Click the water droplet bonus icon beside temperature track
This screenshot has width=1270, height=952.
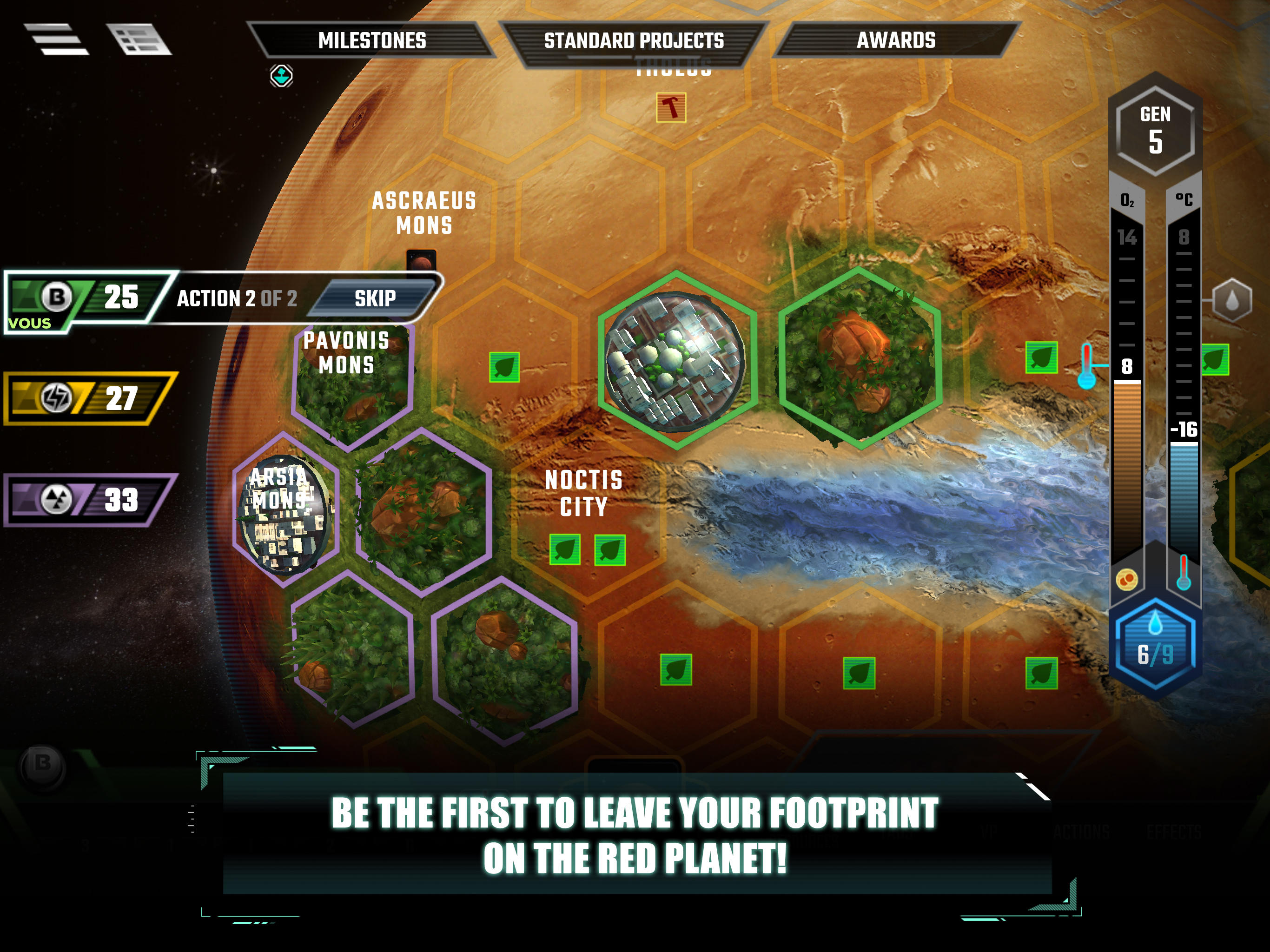tap(1232, 300)
